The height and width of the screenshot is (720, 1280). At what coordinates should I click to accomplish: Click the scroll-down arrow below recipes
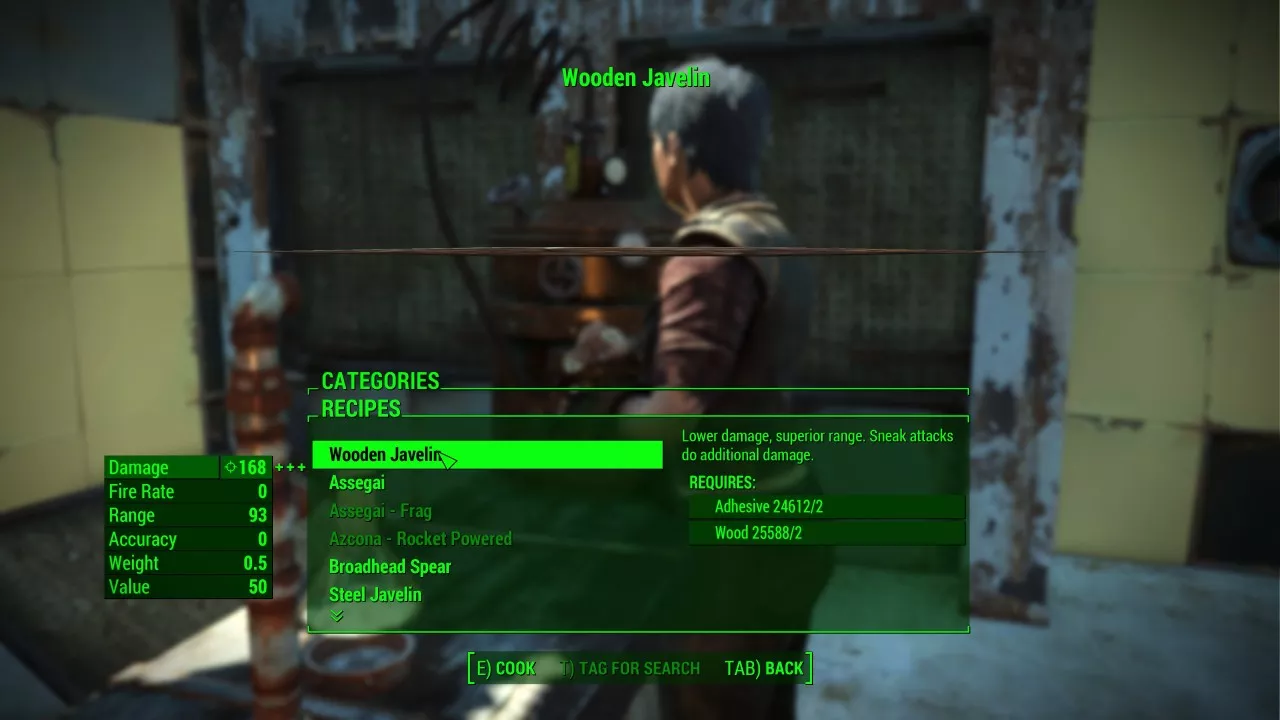(x=337, y=616)
